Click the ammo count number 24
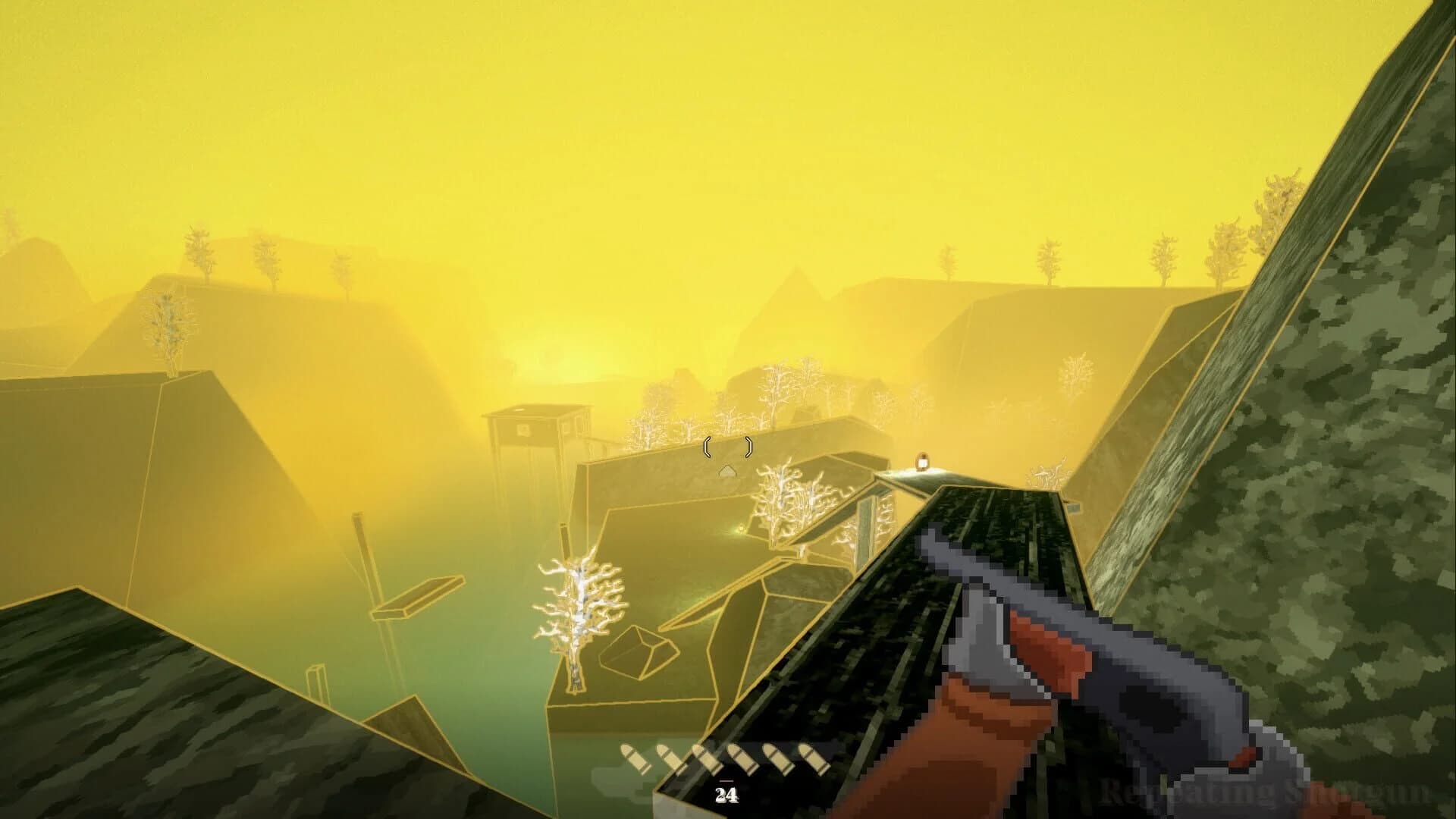Viewport: 1456px width, 819px height. pyautogui.click(x=726, y=794)
